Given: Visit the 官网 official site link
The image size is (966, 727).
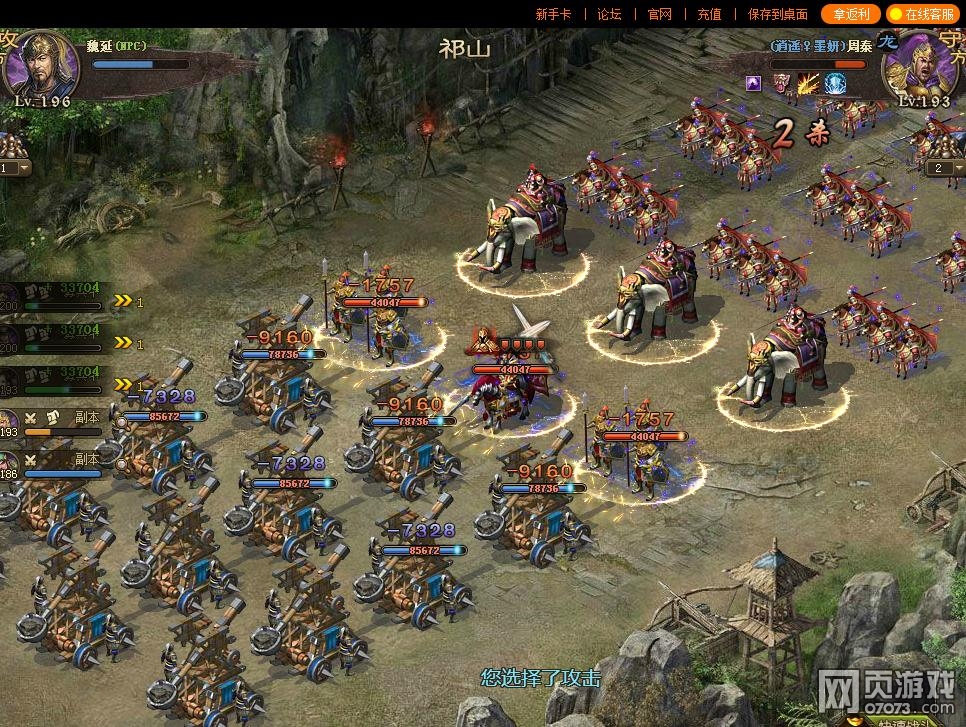Looking at the screenshot, I should [659, 14].
